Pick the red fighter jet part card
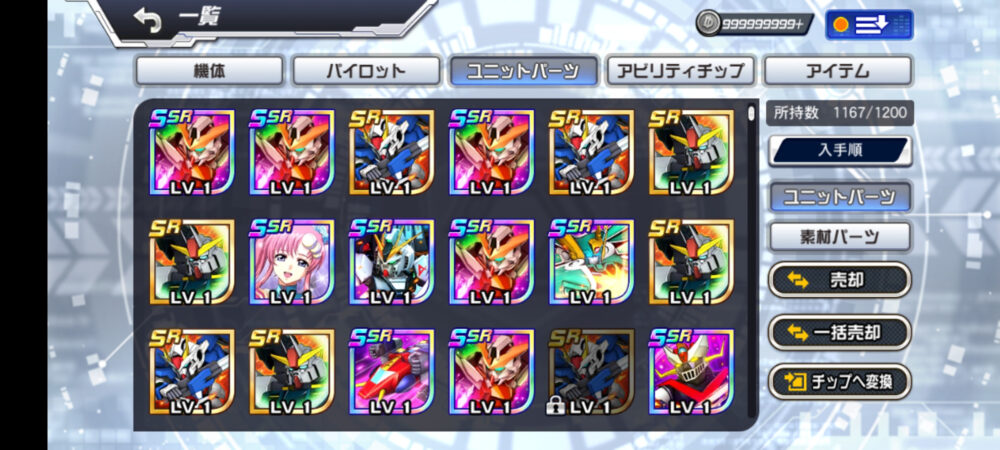Screen dimensions: 1000x450 coord(391,371)
